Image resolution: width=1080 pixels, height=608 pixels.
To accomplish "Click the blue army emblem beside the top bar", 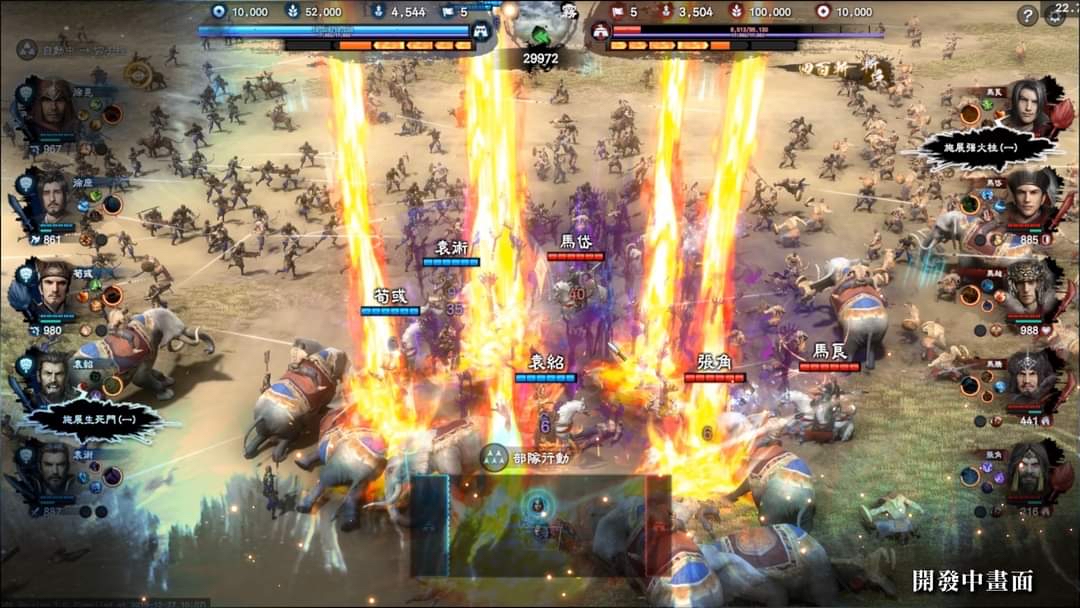I will pos(481,32).
